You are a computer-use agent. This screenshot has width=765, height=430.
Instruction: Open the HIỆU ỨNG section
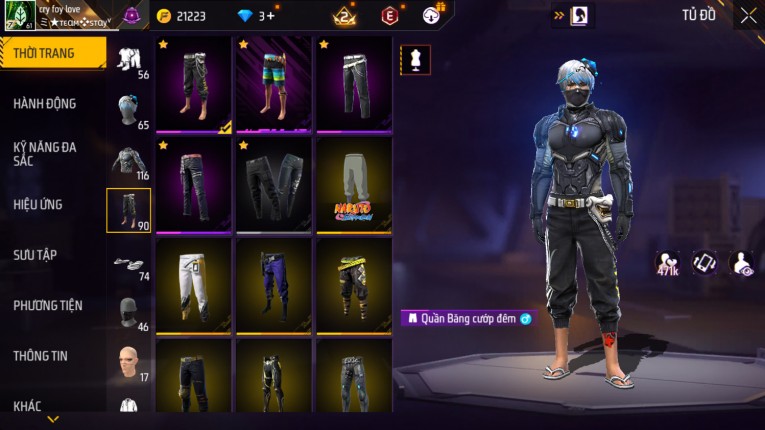pyautogui.click(x=40, y=204)
